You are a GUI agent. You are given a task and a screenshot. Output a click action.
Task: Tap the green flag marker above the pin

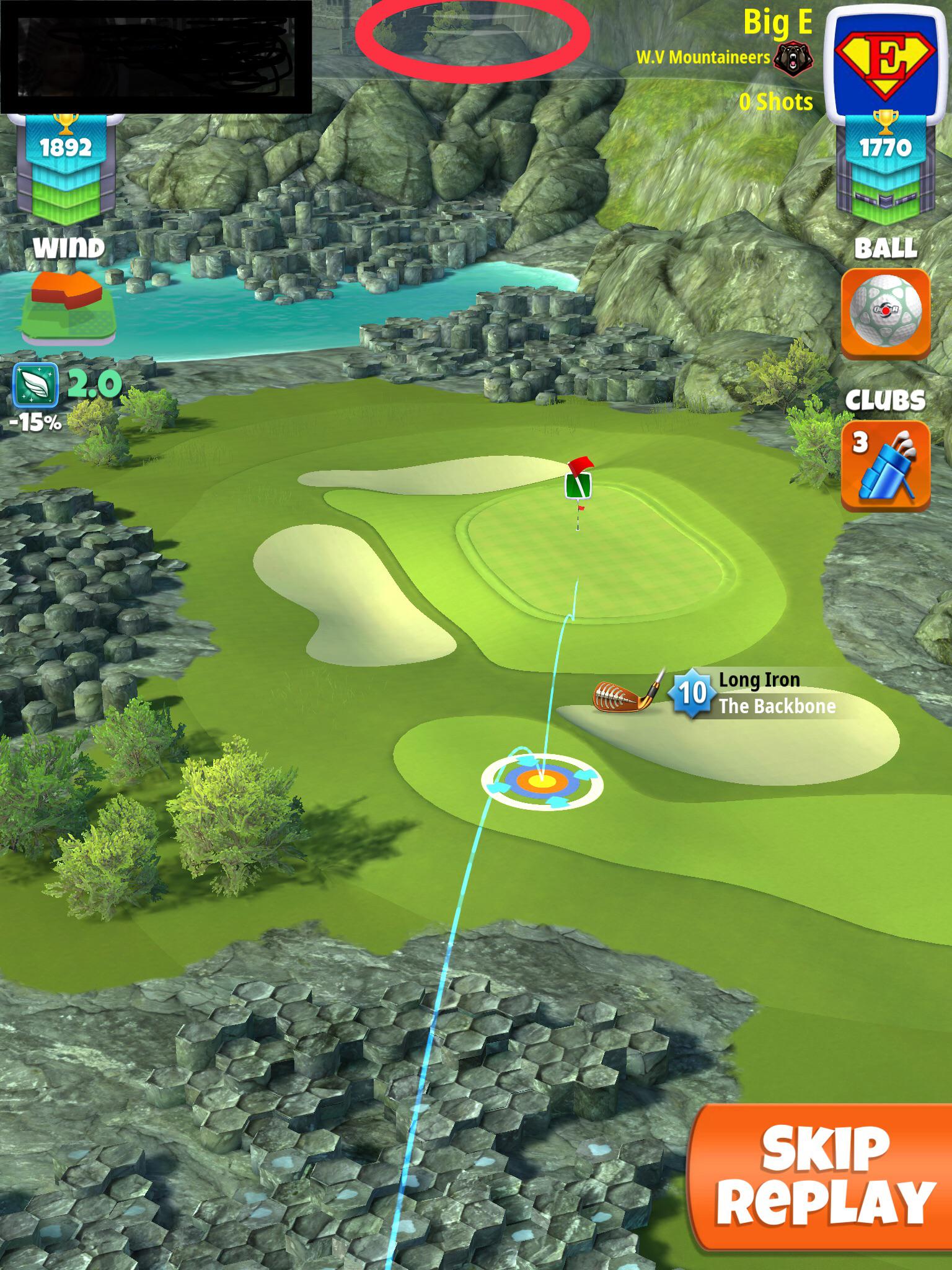[579, 487]
